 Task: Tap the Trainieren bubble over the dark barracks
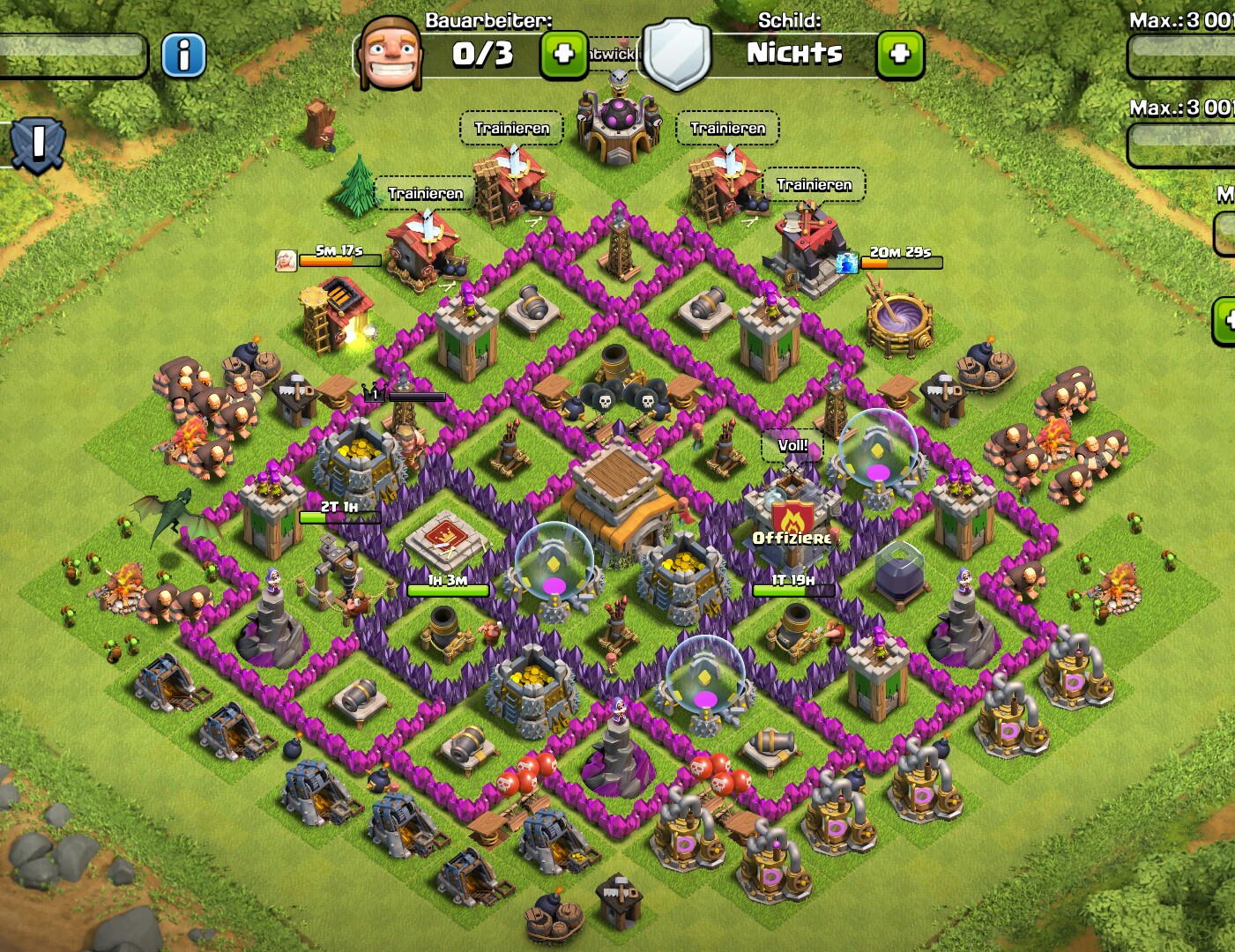814,185
